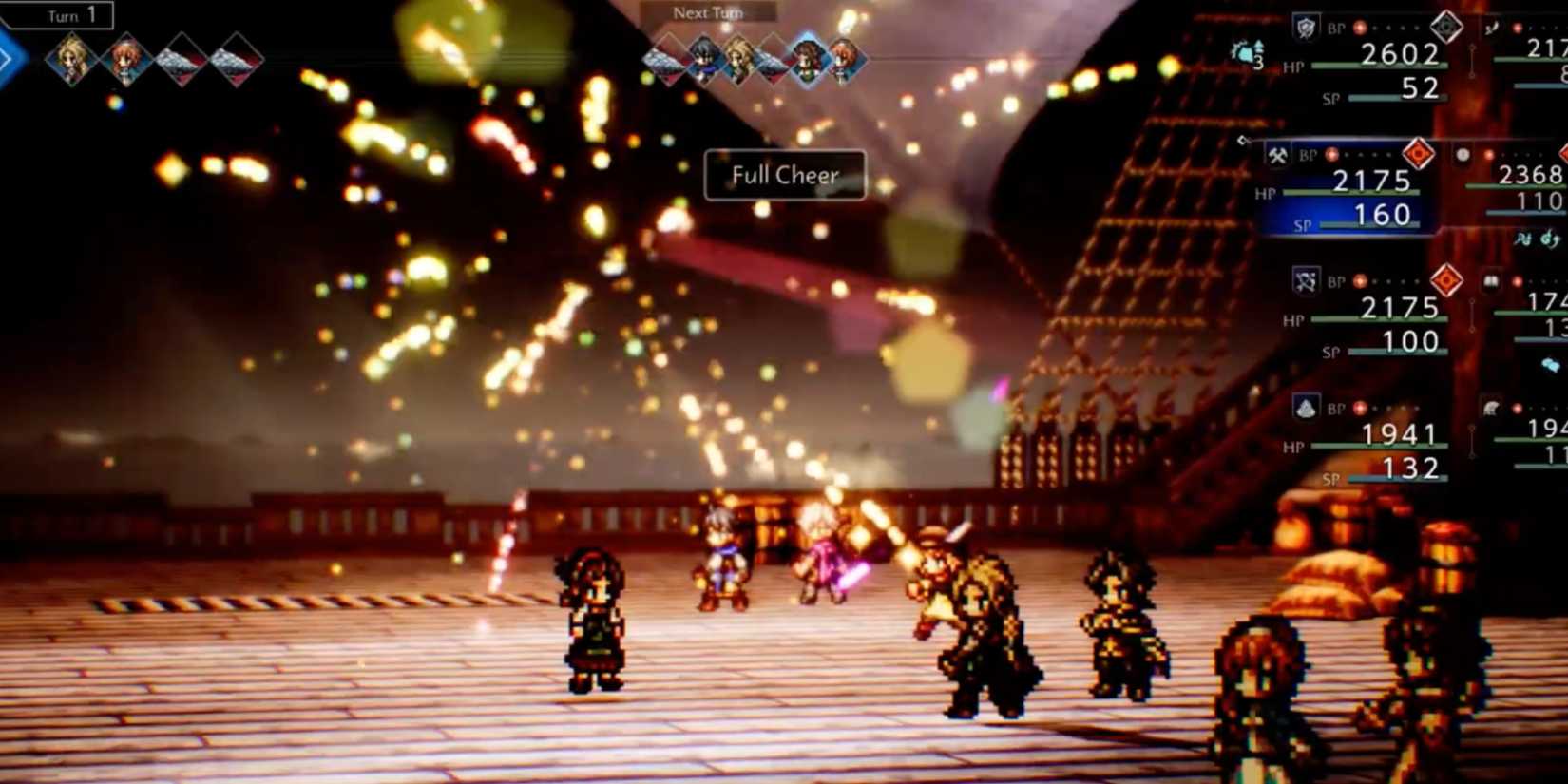Click the Full Cheer banner
This screenshot has height=784, width=1568.
pyautogui.click(x=784, y=175)
